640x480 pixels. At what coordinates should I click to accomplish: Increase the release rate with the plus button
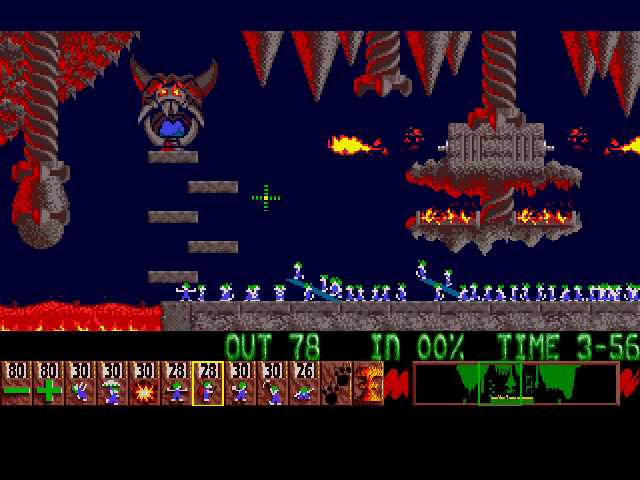pos(48,384)
